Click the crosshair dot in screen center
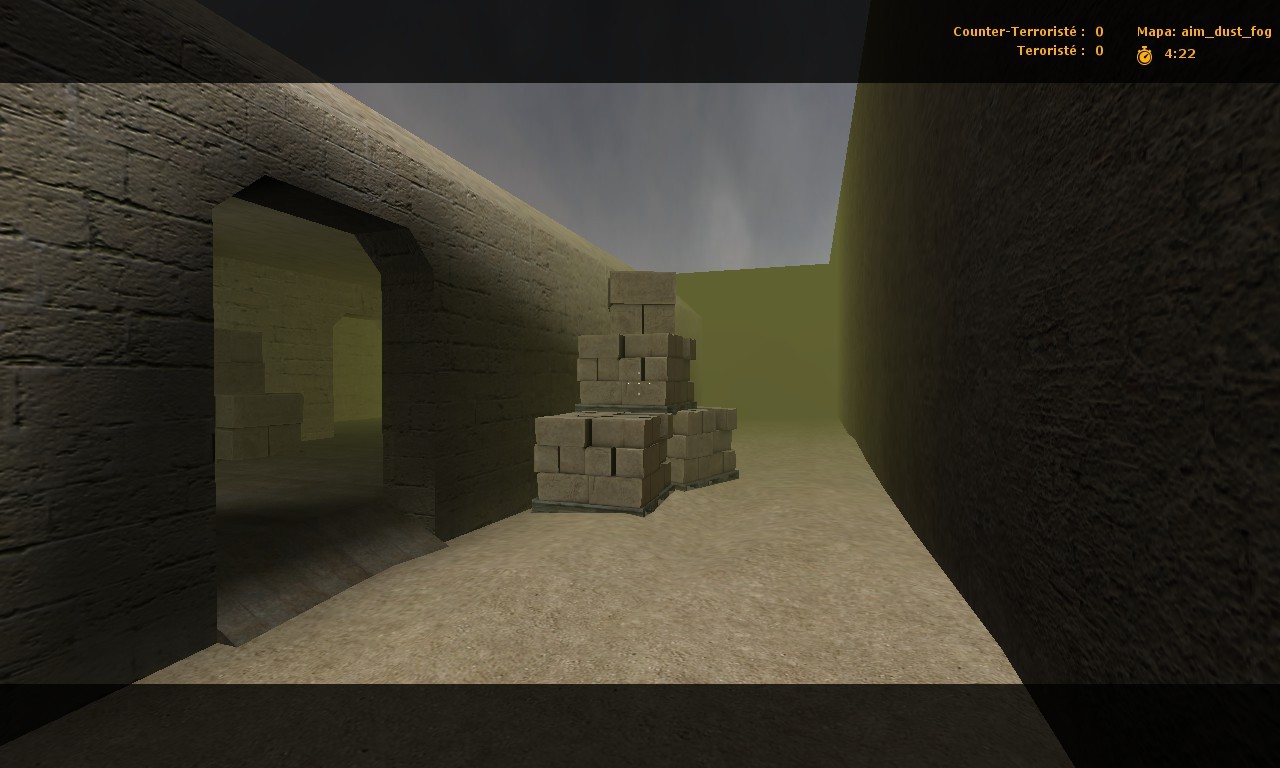Image resolution: width=1280 pixels, height=768 pixels. pos(637,383)
